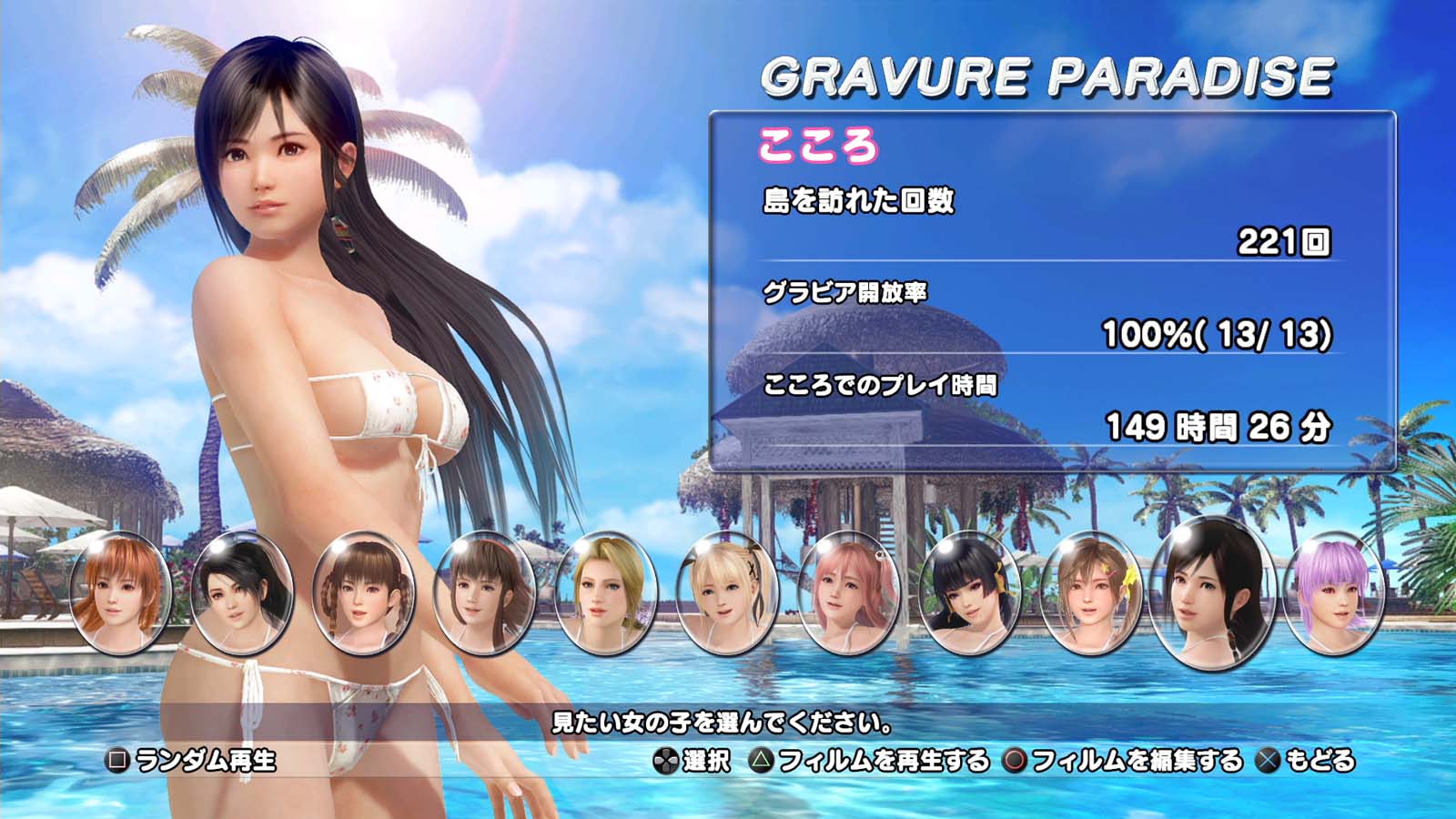This screenshot has height=819, width=1456.
Task: Pick the pink-haired girl portrait
Action: (x=848, y=593)
